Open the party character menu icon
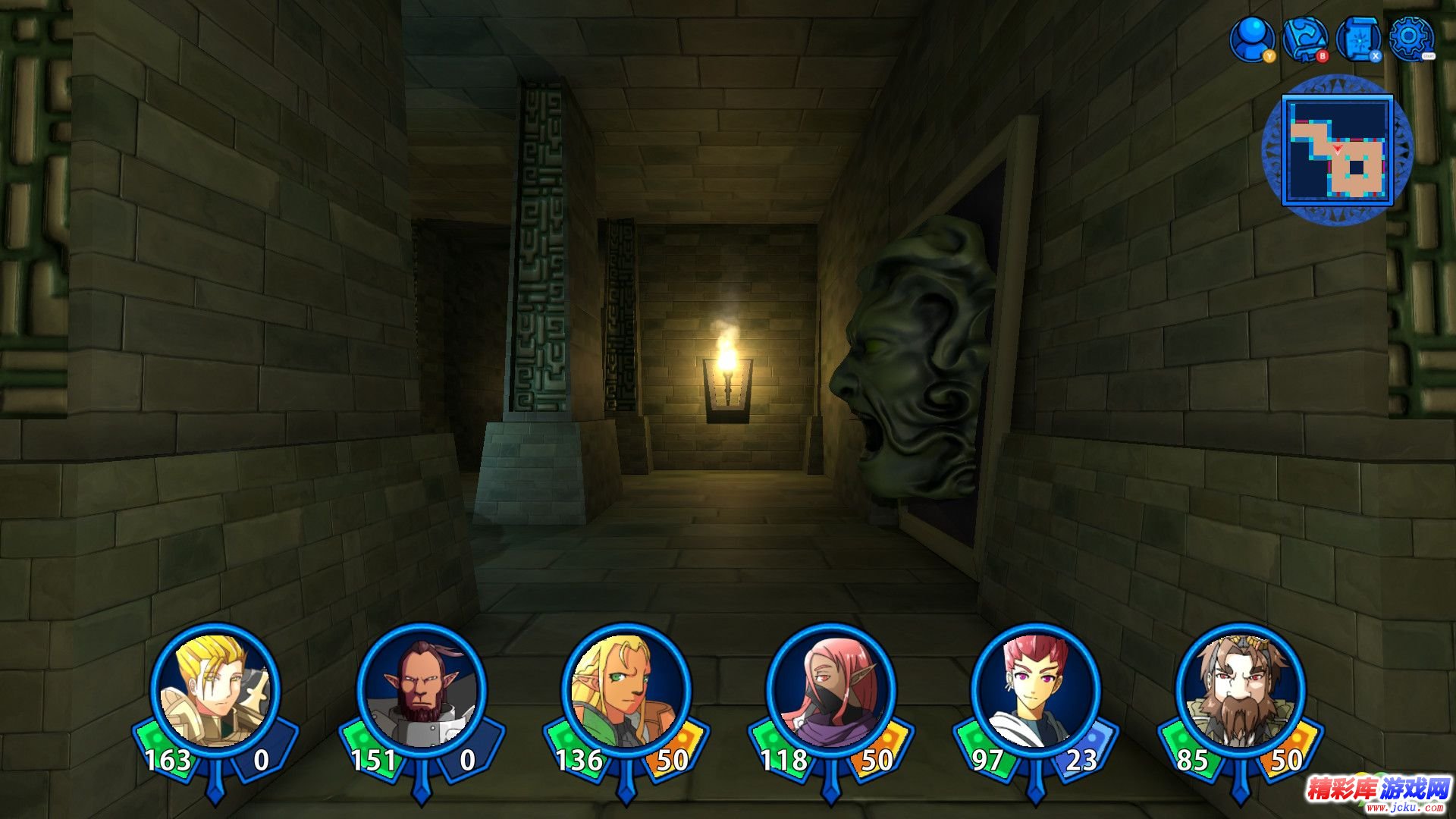 (x=1251, y=38)
